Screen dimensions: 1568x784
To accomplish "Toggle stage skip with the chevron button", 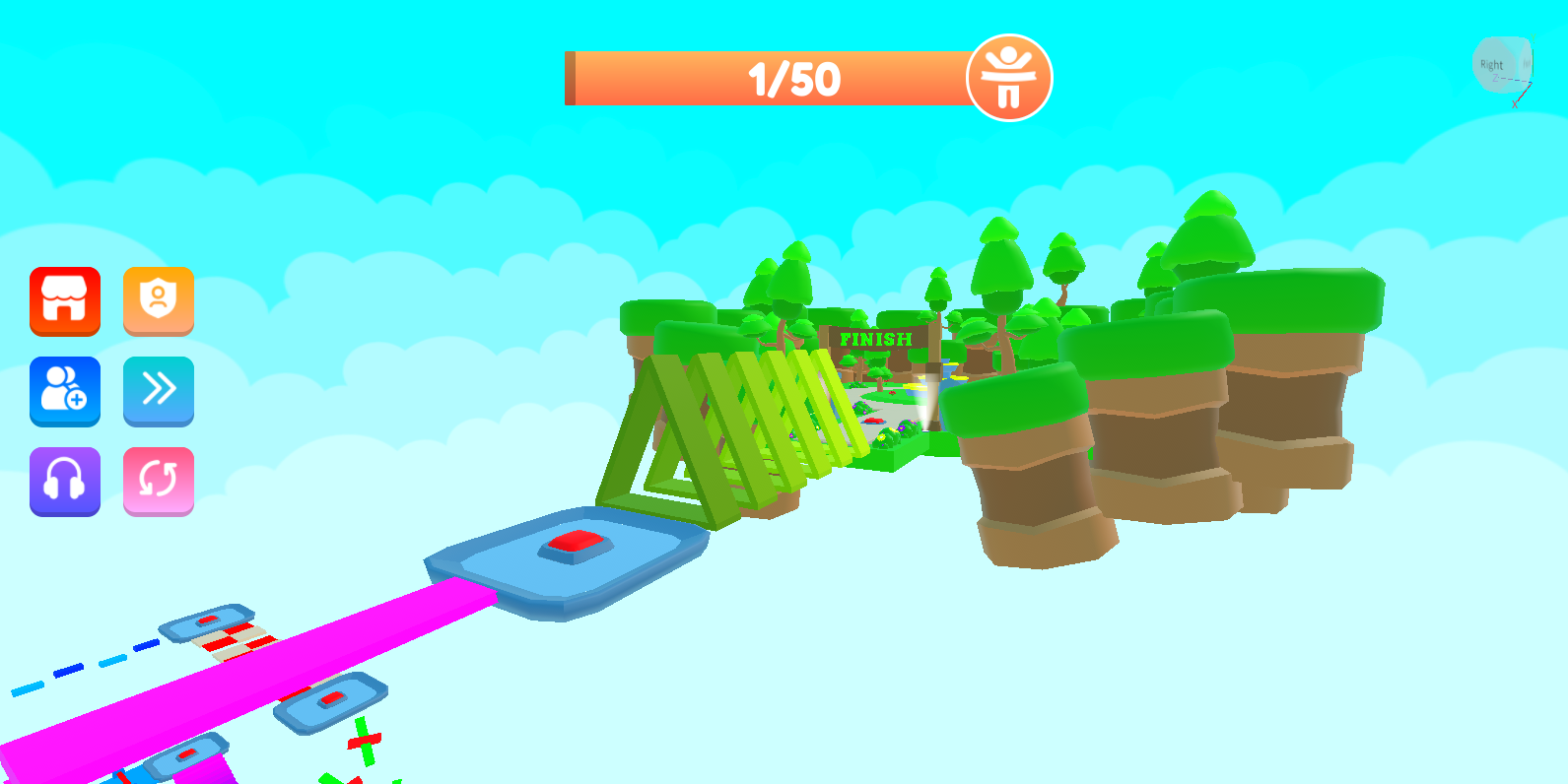I will pyautogui.click(x=159, y=391).
